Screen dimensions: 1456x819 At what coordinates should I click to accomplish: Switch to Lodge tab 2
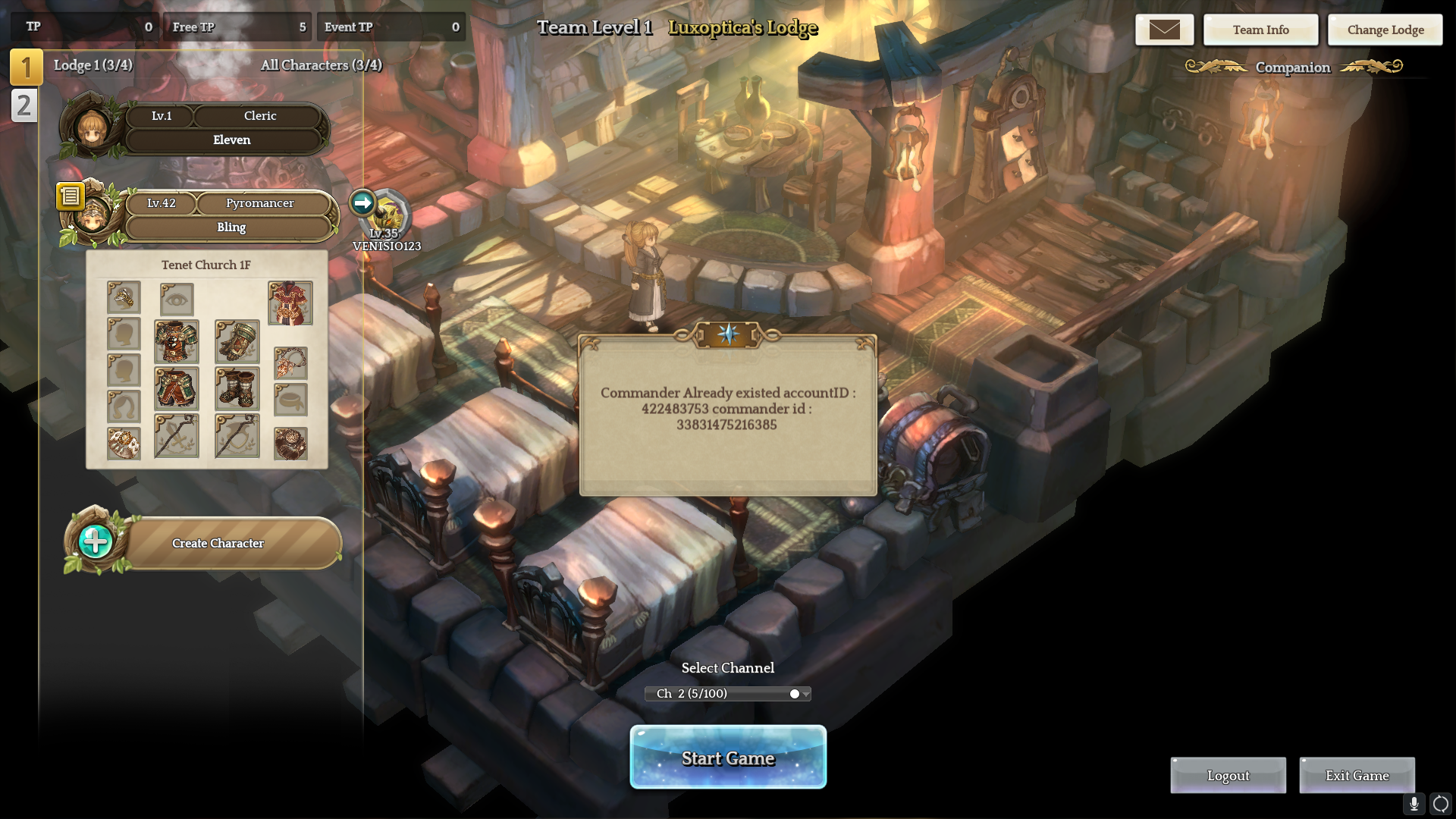(x=24, y=105)
